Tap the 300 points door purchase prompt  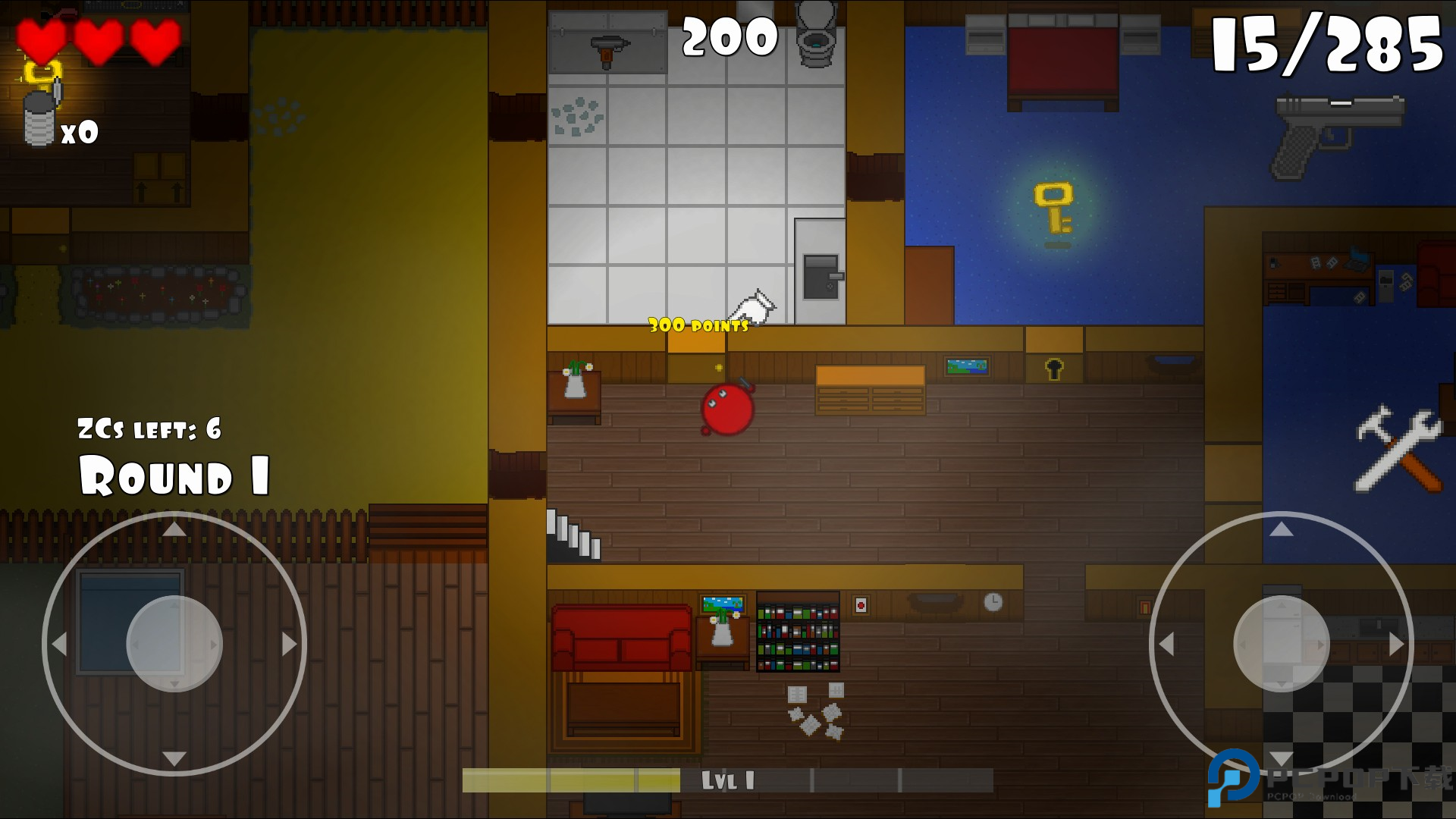(698, 326)
